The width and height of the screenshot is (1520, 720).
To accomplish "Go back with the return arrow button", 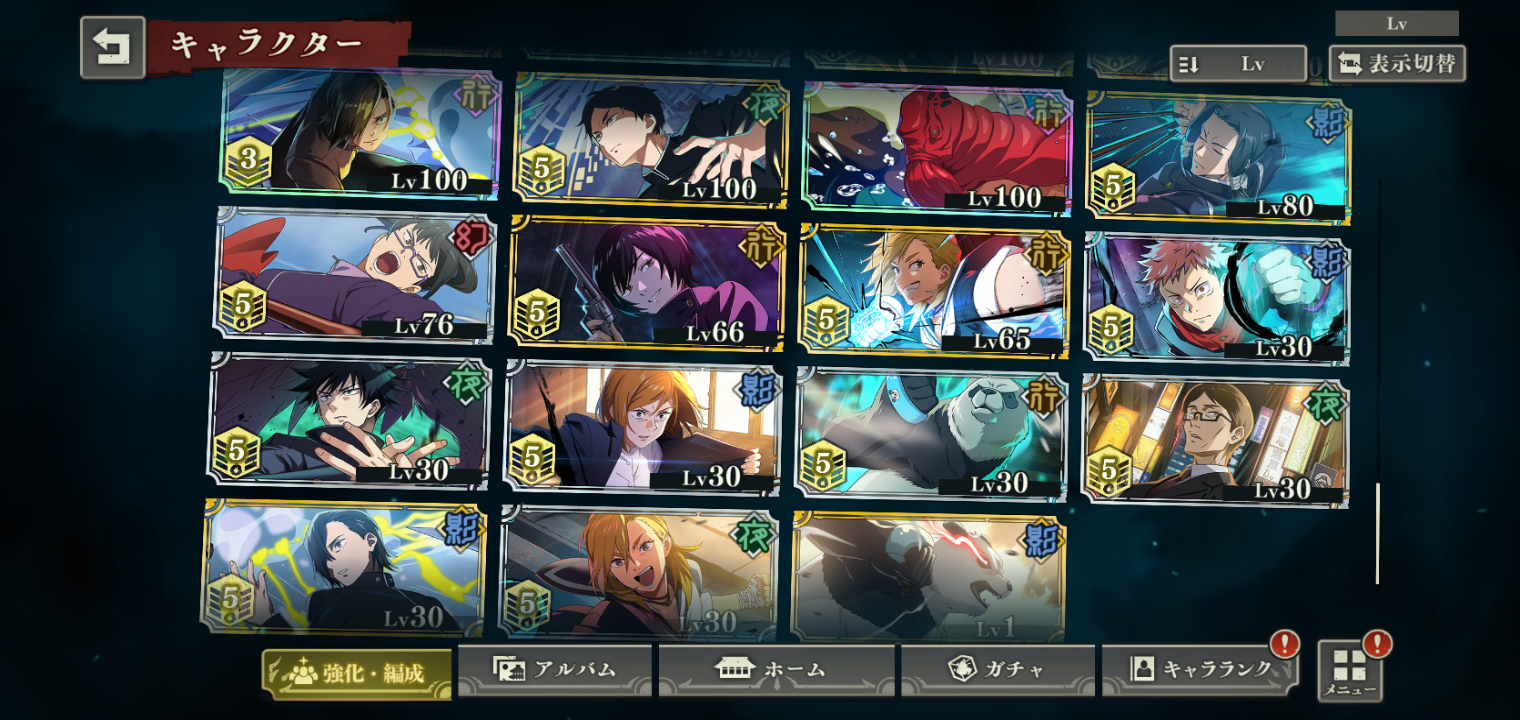I will click(112, 47).
